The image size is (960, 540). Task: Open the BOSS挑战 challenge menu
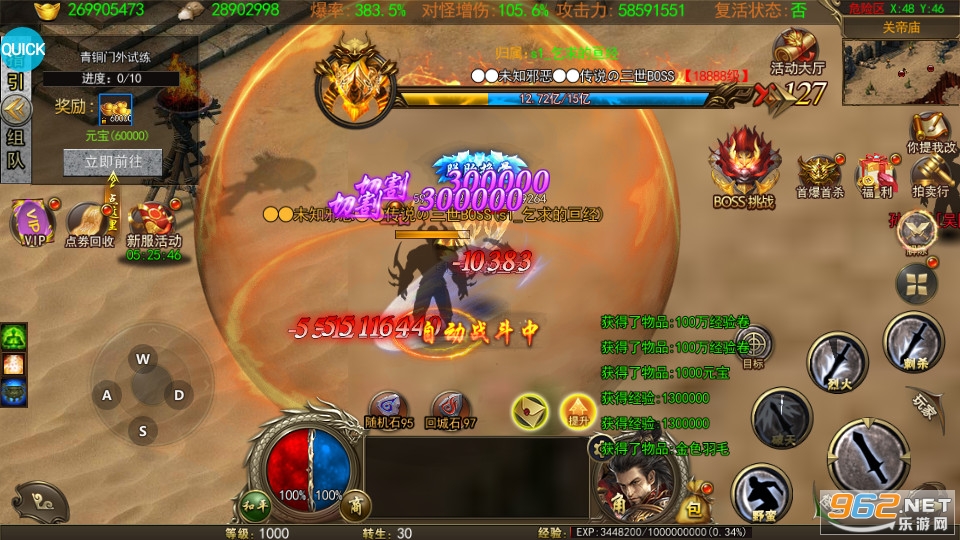745,165
